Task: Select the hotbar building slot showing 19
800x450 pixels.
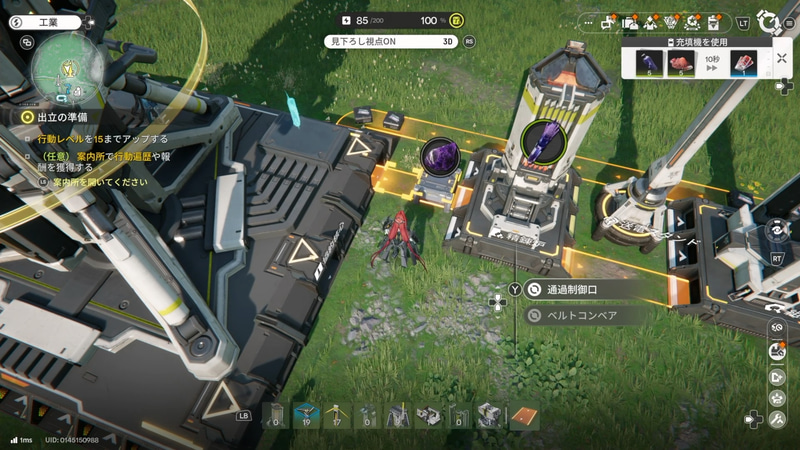Action: coord(309,415)
